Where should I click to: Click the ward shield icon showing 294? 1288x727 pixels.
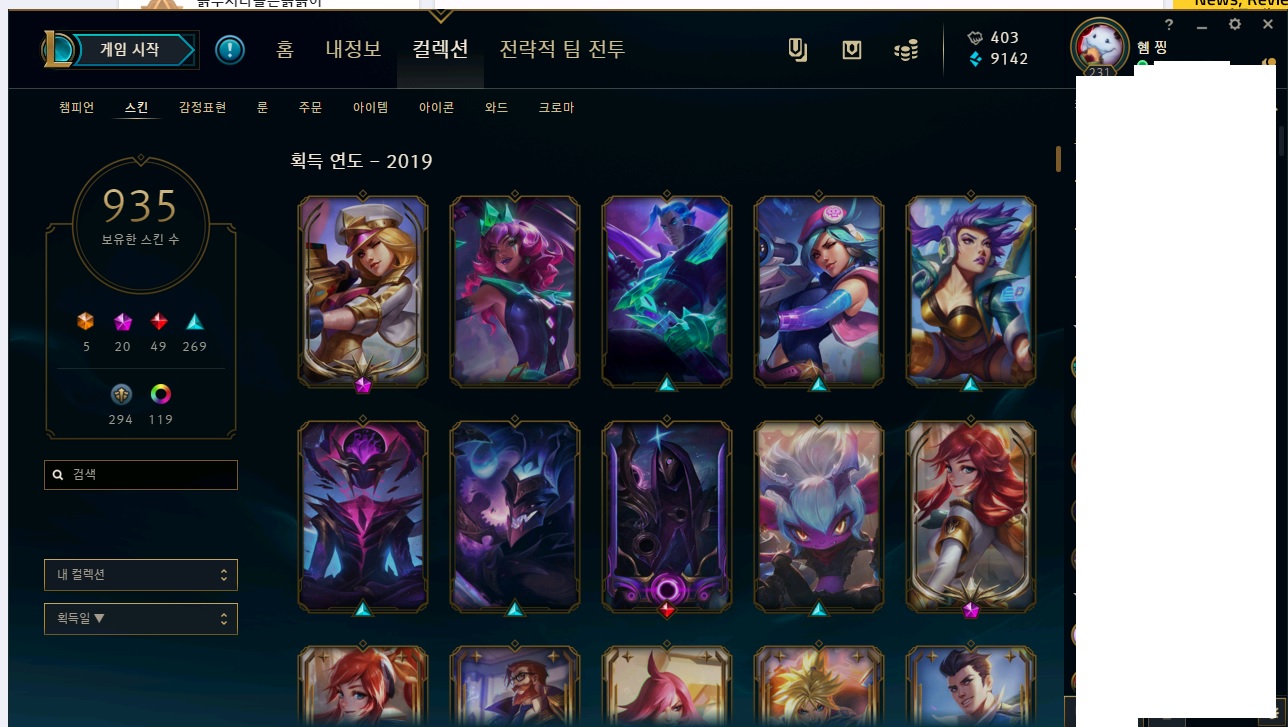(120, 394)
